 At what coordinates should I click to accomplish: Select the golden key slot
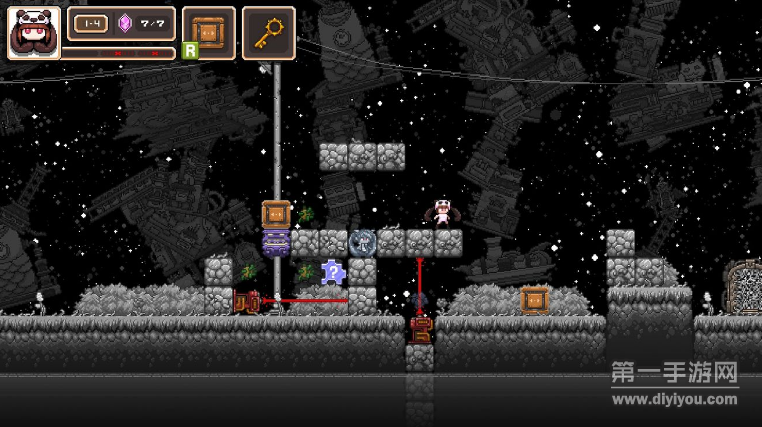[268, 32]
